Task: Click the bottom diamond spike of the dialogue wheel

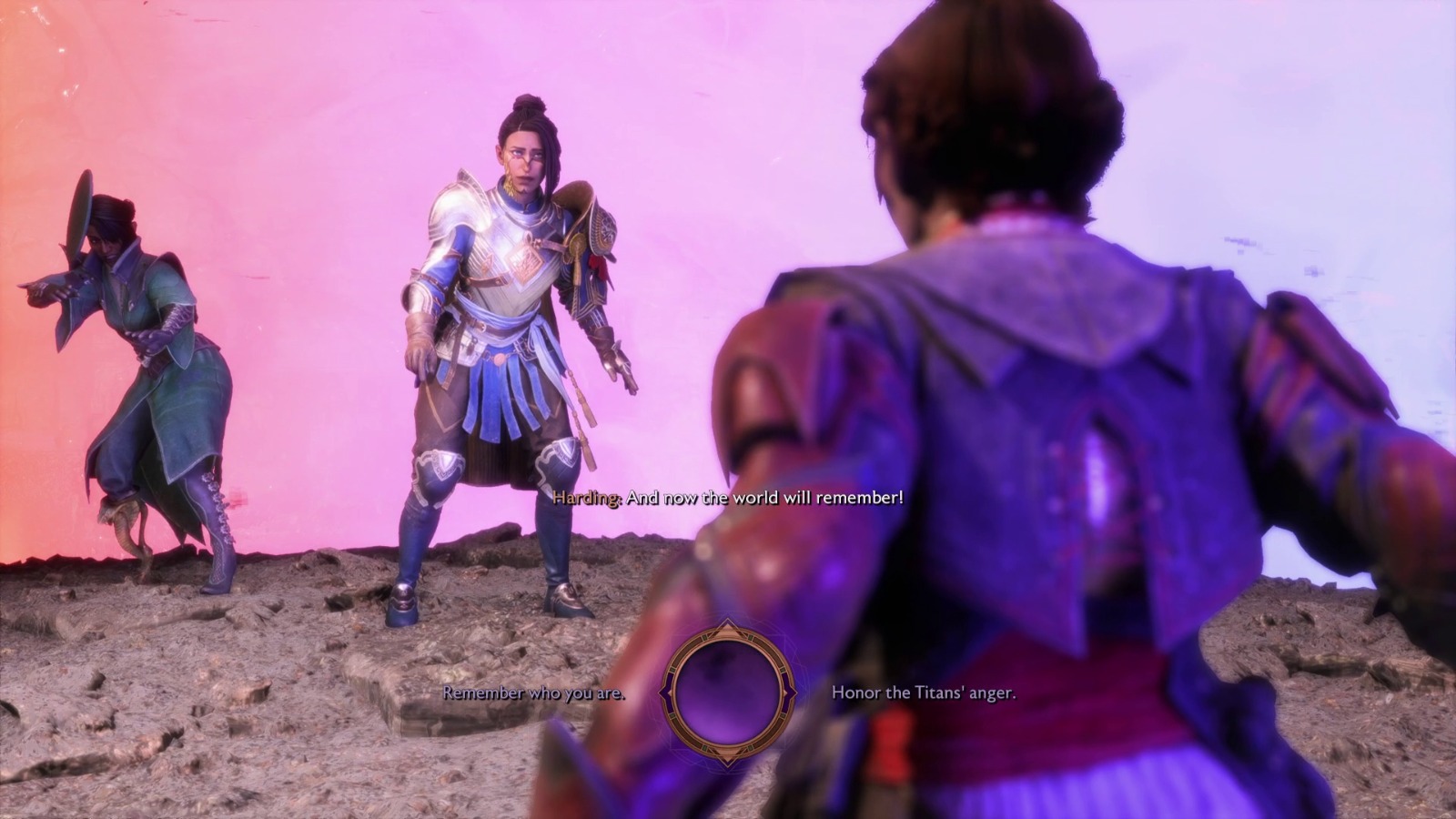Action: click(x=727, y=761)
